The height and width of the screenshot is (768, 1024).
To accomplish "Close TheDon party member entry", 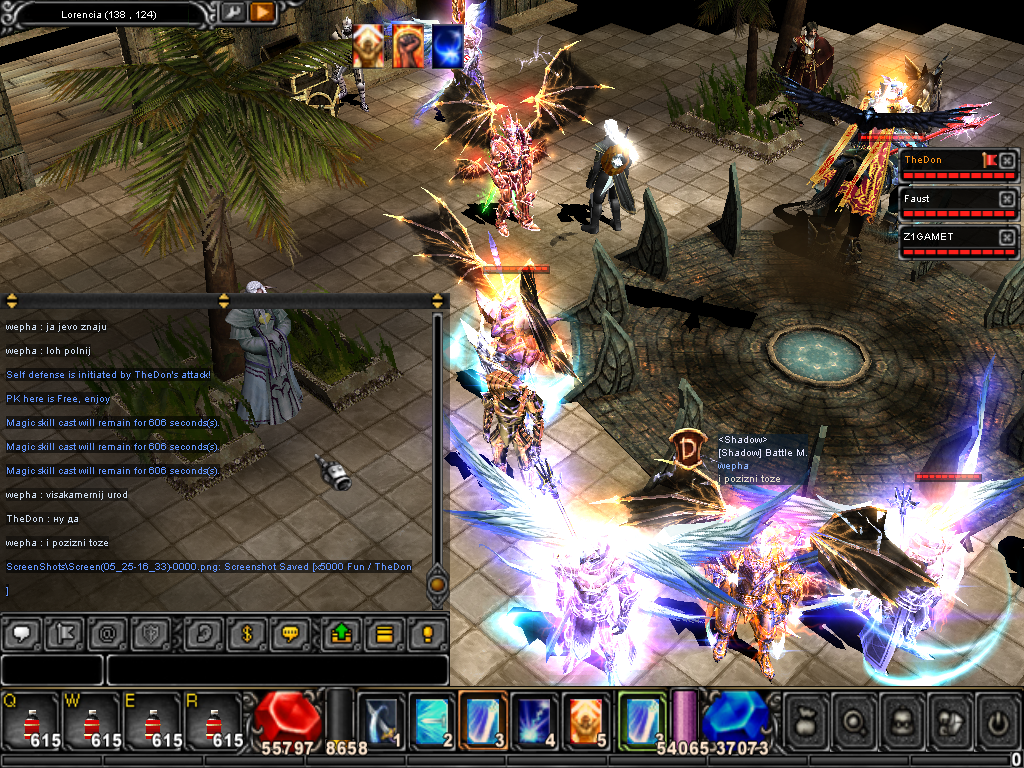I will click(x=1007, y=160).
